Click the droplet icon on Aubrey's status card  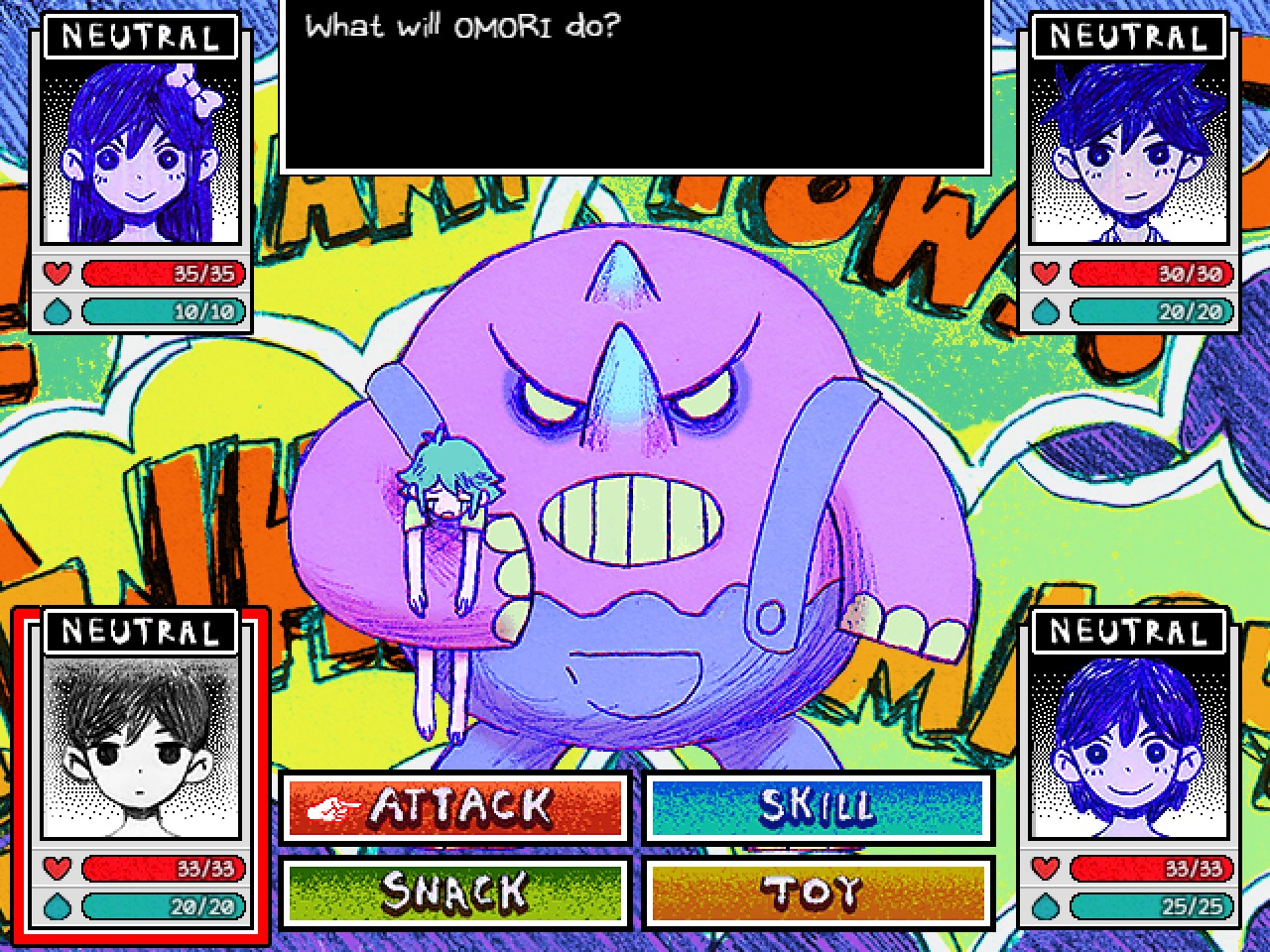57,313
